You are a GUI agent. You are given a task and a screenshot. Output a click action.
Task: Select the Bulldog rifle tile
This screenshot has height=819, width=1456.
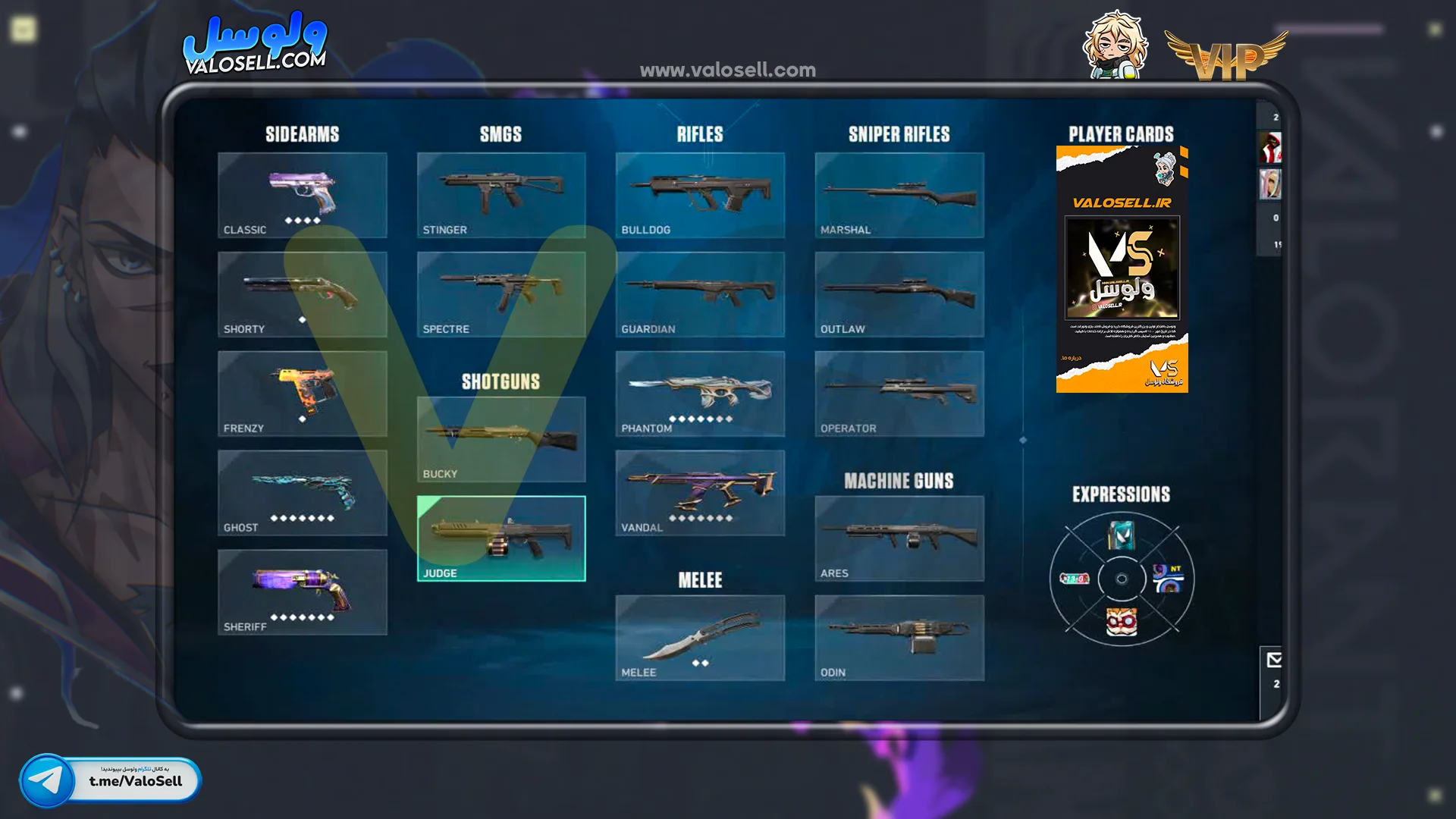700,195
